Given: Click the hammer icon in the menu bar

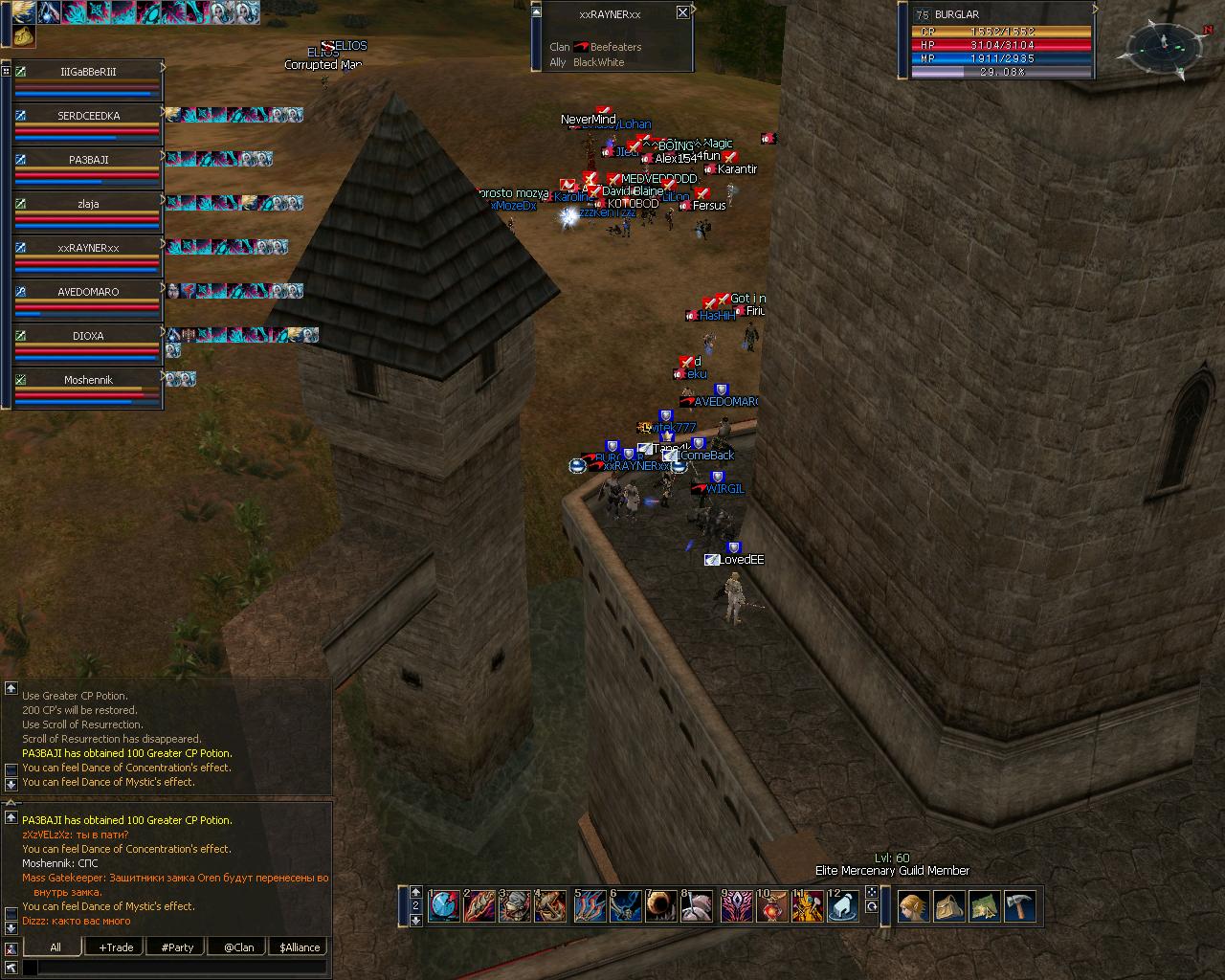Looking at the screenshot, I should click(x=1020, y=905).
